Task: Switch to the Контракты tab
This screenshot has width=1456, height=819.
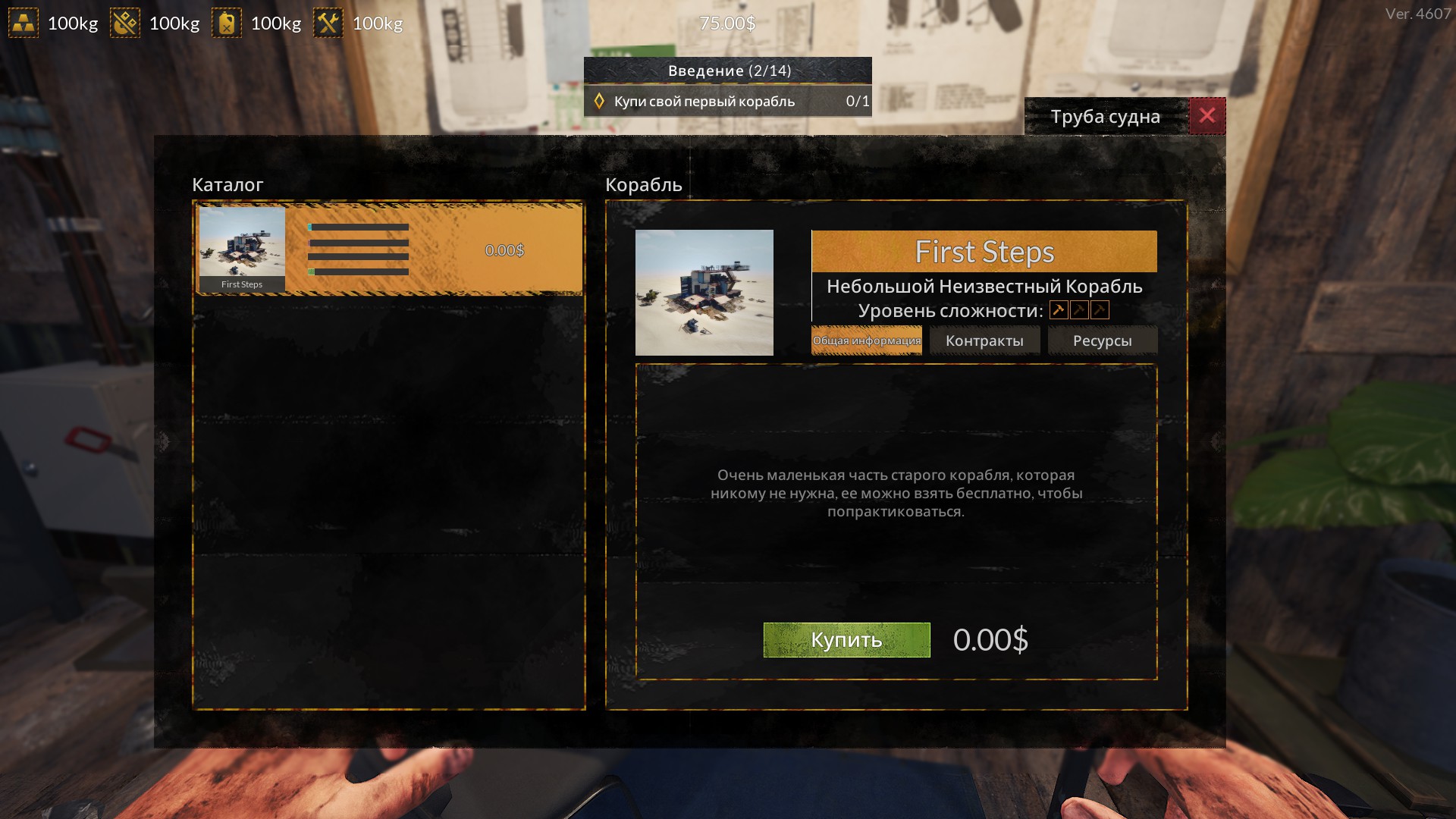Action: [x=984, y=341]
